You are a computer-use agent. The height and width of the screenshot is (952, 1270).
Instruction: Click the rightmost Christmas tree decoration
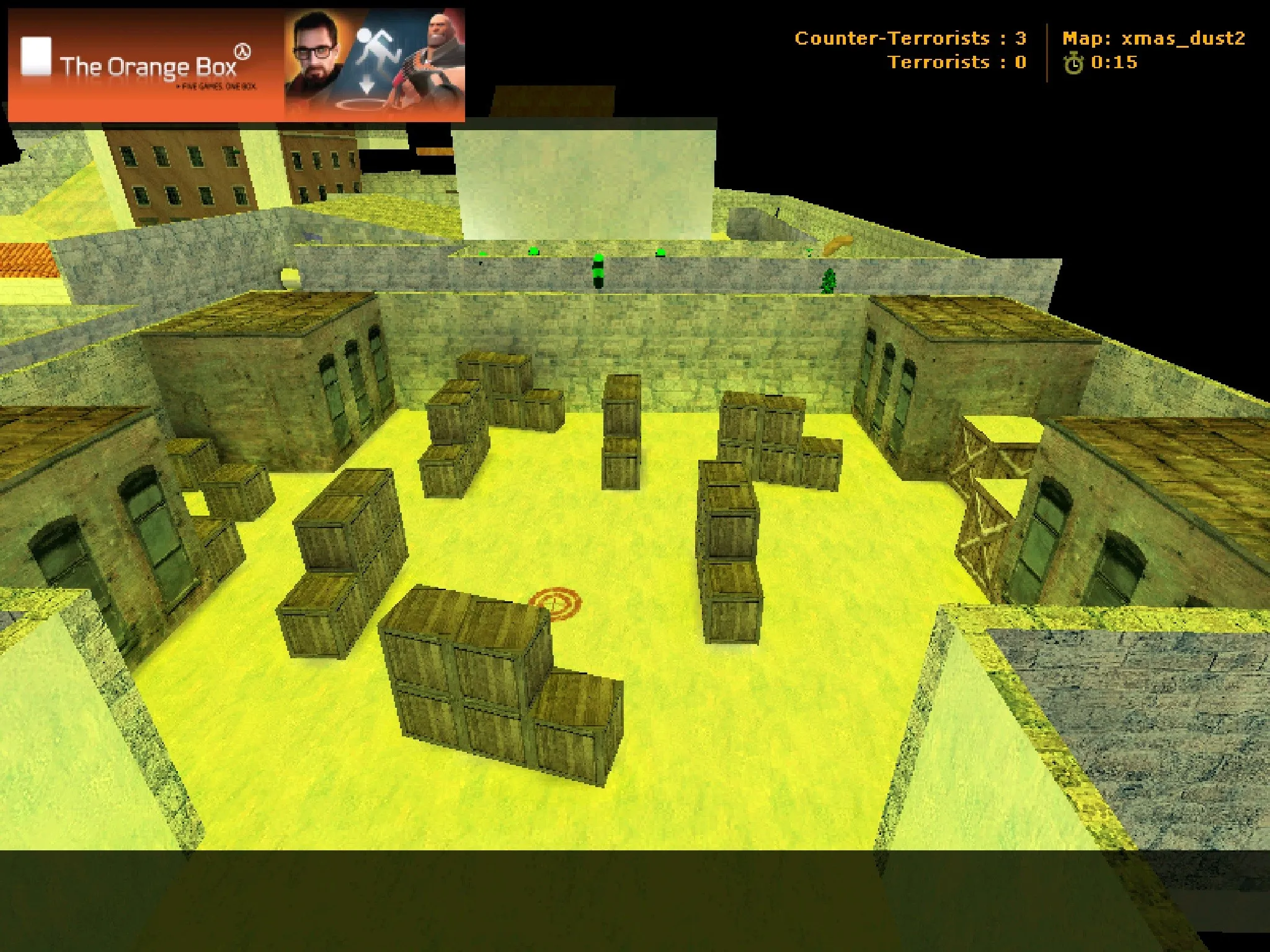tap(829, 279)
